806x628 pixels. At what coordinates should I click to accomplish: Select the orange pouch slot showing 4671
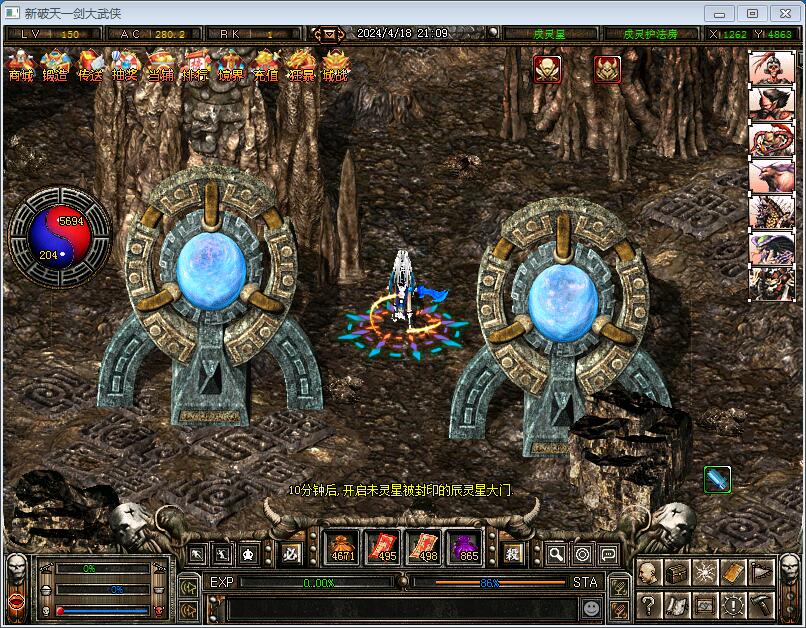click(x=343, y=548)
